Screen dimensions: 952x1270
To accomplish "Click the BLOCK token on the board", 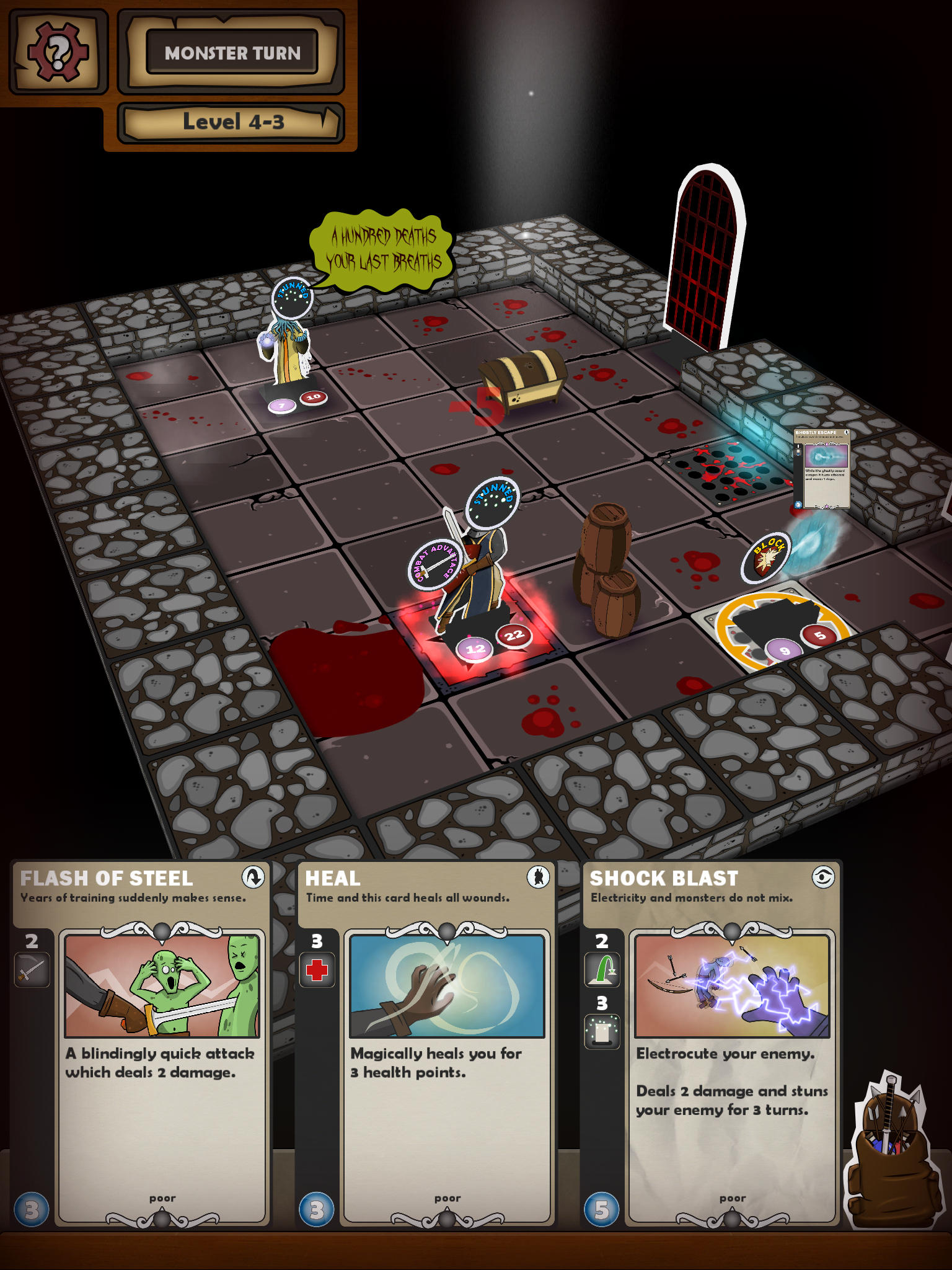I will click(764, 556).
